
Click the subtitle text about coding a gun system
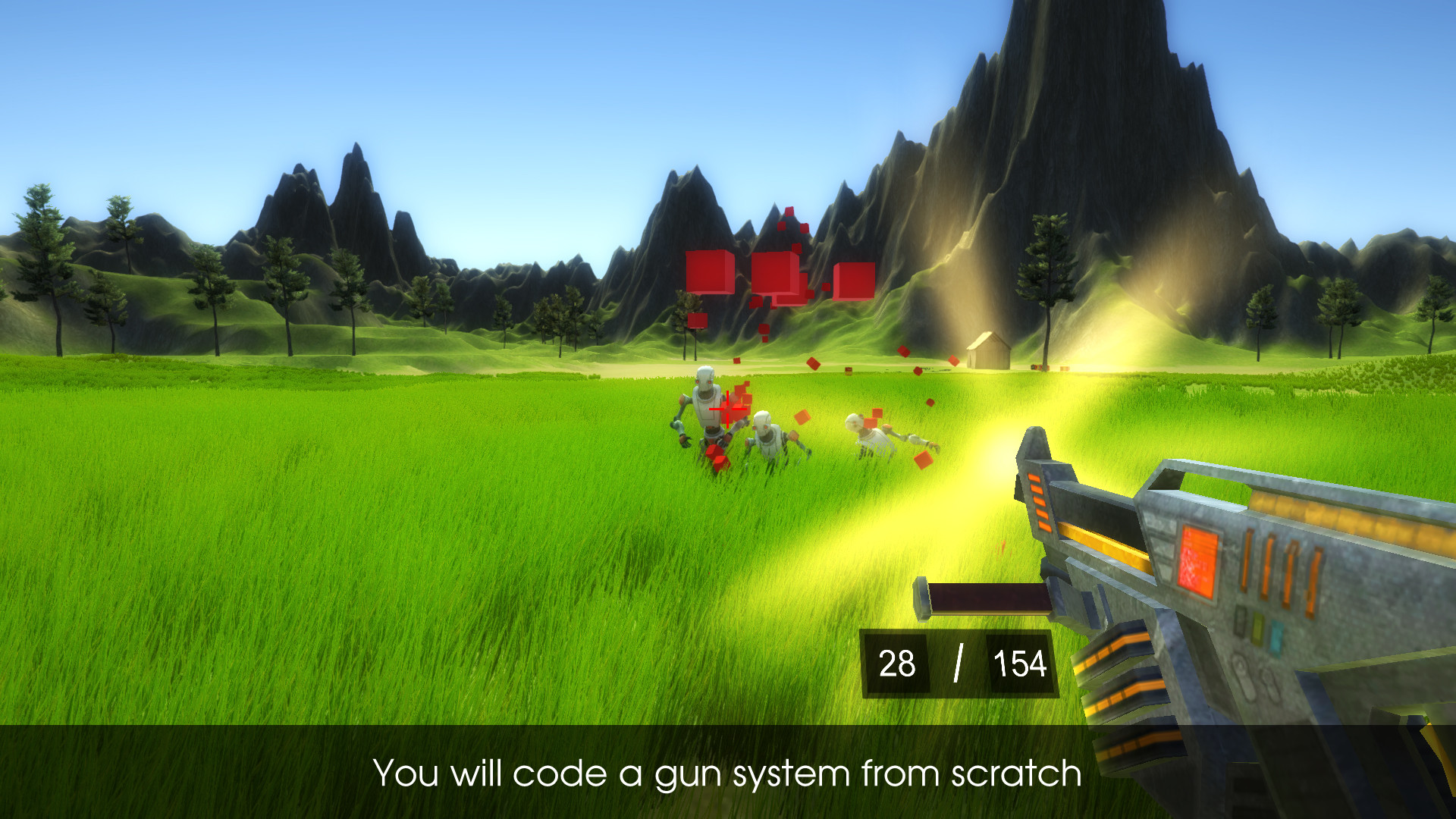728,775
